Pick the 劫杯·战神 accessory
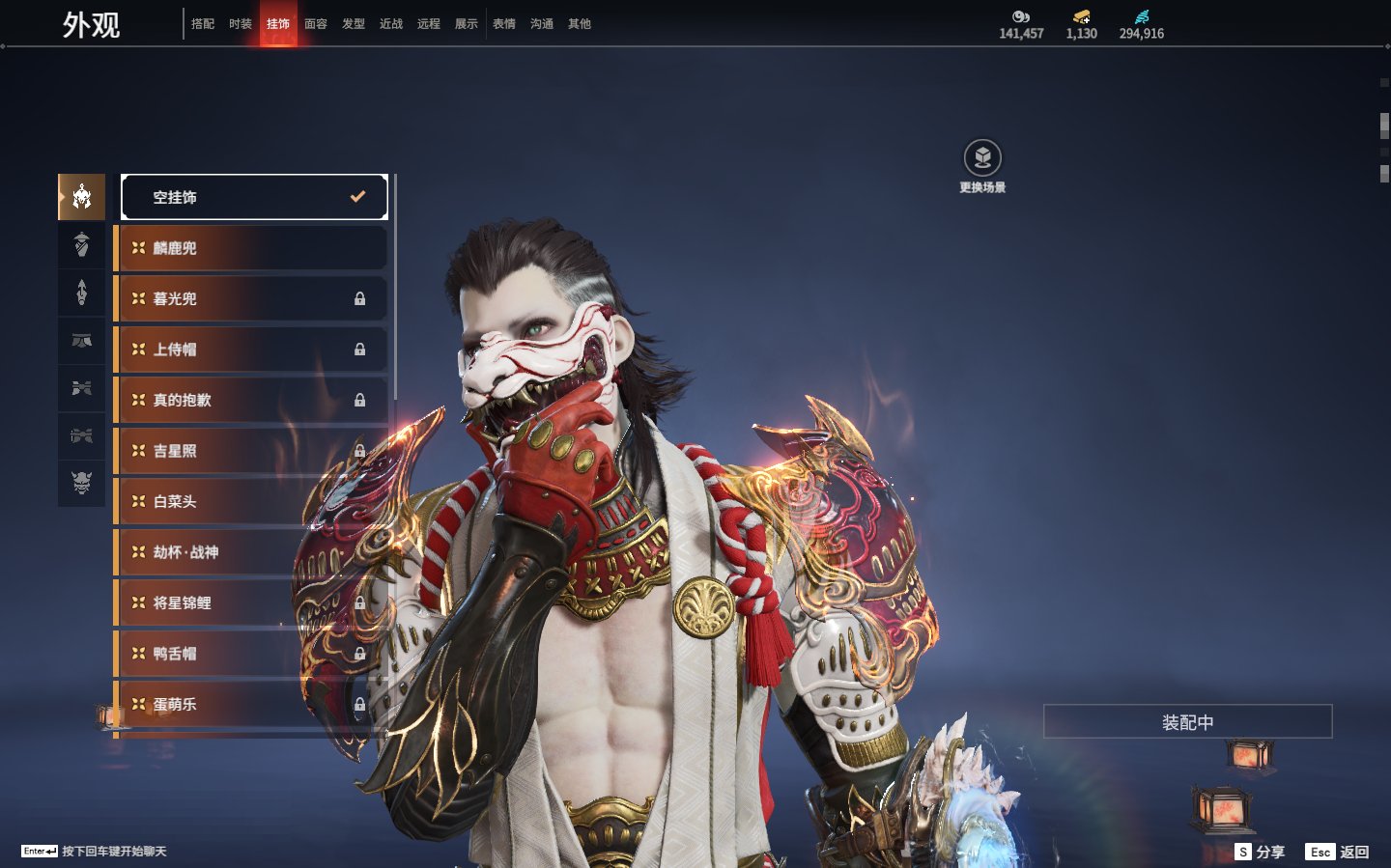The image size is (1391, 868). [x=251, y=552]
